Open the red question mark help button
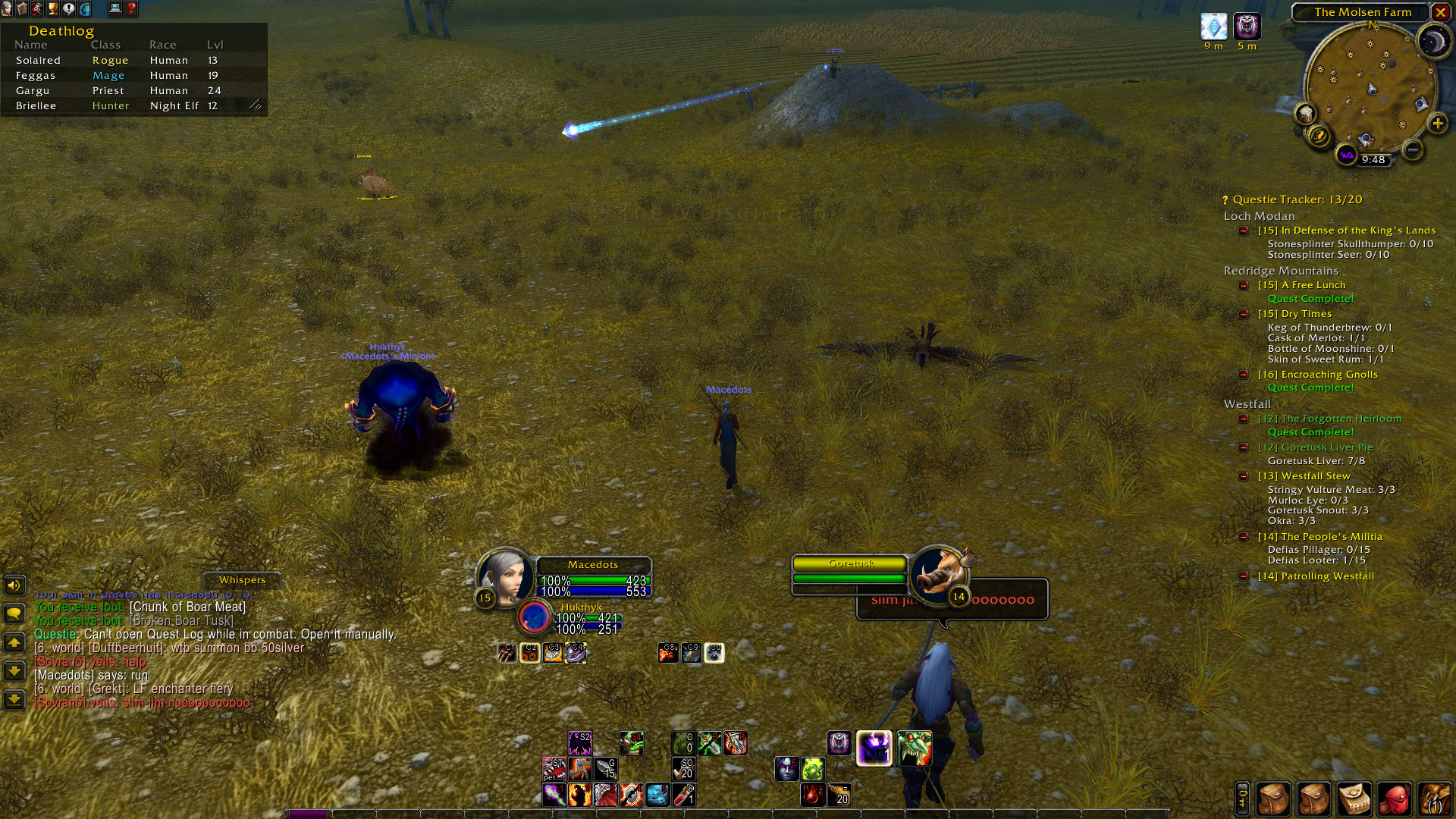The width and height of the screenshot is (1456, 819). pos(131,8)
